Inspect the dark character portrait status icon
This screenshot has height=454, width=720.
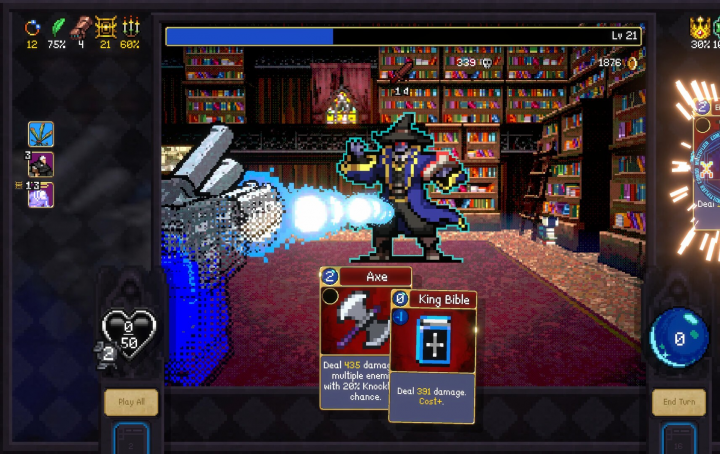41,164
